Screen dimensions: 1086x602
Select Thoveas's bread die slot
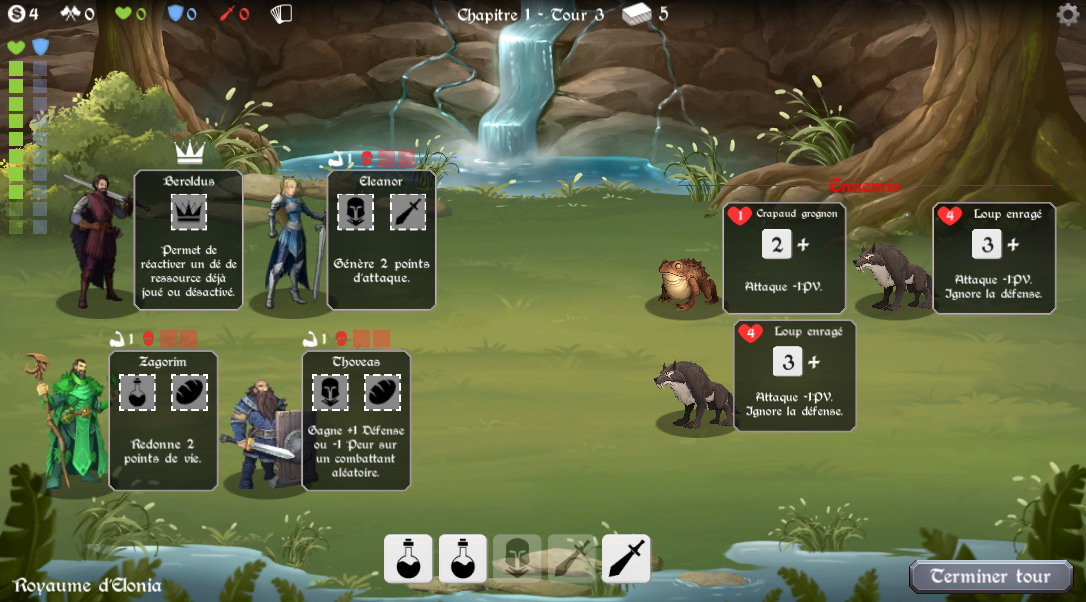click(x=383, y=393)
